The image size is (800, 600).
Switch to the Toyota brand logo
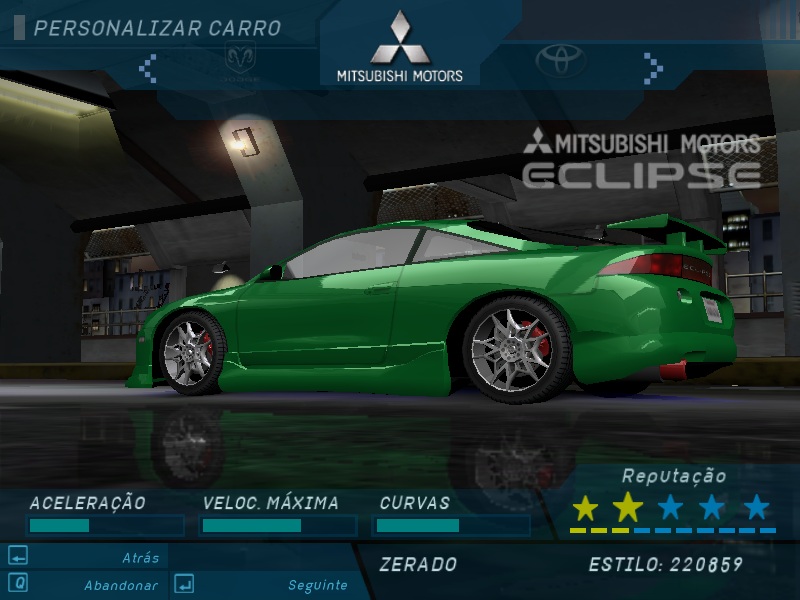point(560,61)
